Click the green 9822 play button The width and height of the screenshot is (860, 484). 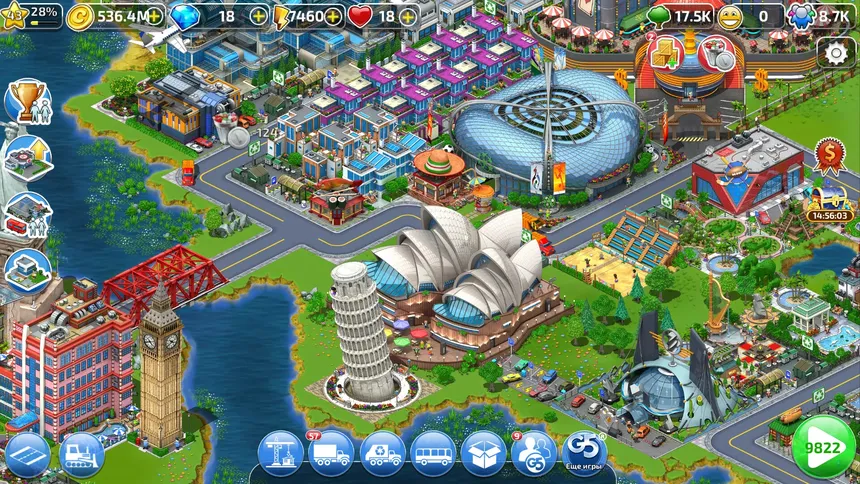[823, 448]
